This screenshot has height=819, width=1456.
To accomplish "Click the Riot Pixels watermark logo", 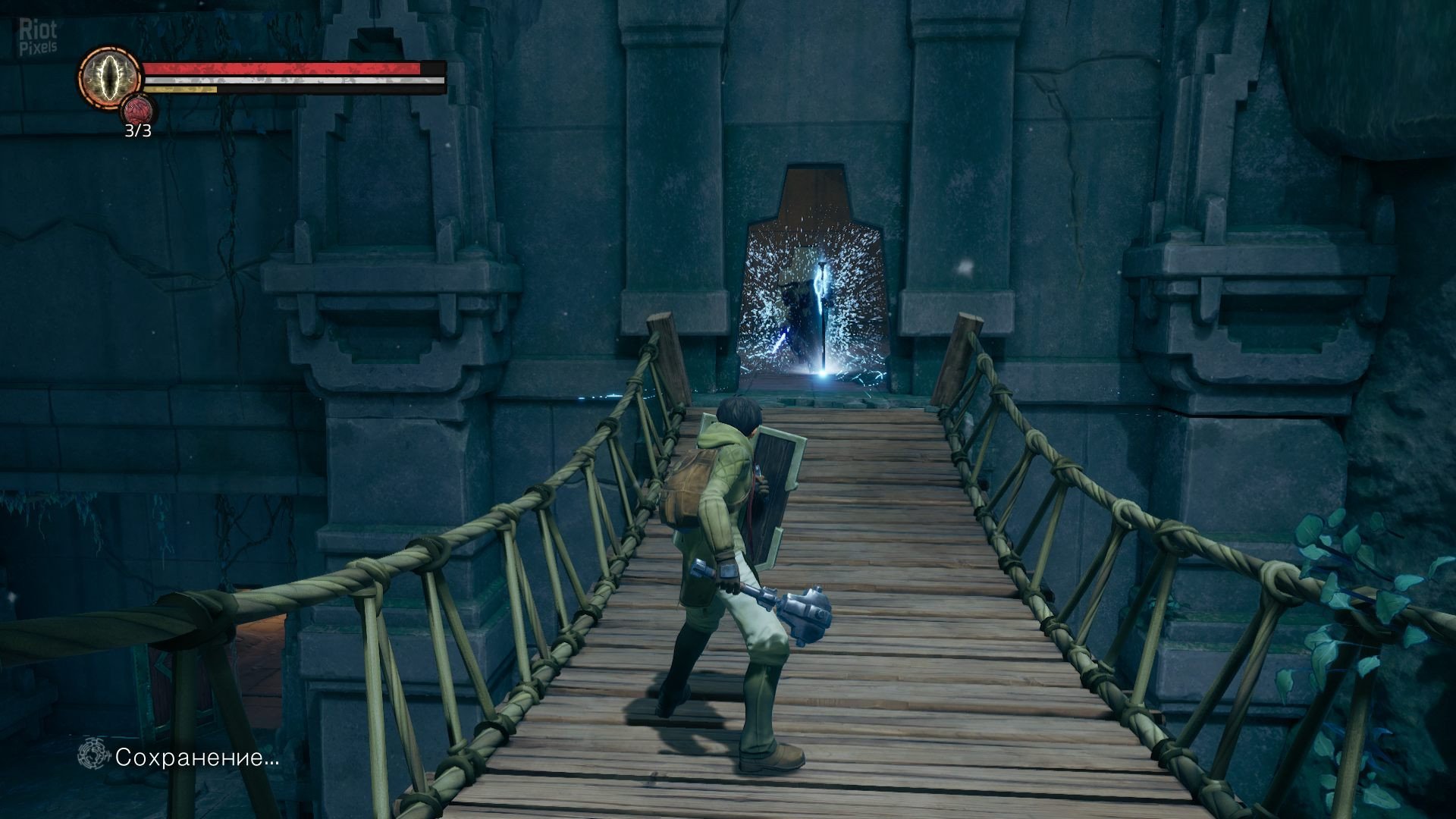I will (38, 38).
